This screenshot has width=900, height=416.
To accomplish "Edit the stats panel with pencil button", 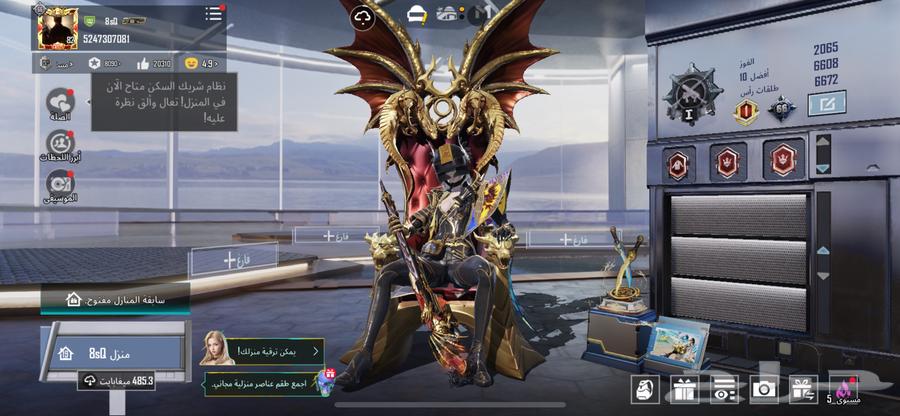I will [x=827, y=103].
